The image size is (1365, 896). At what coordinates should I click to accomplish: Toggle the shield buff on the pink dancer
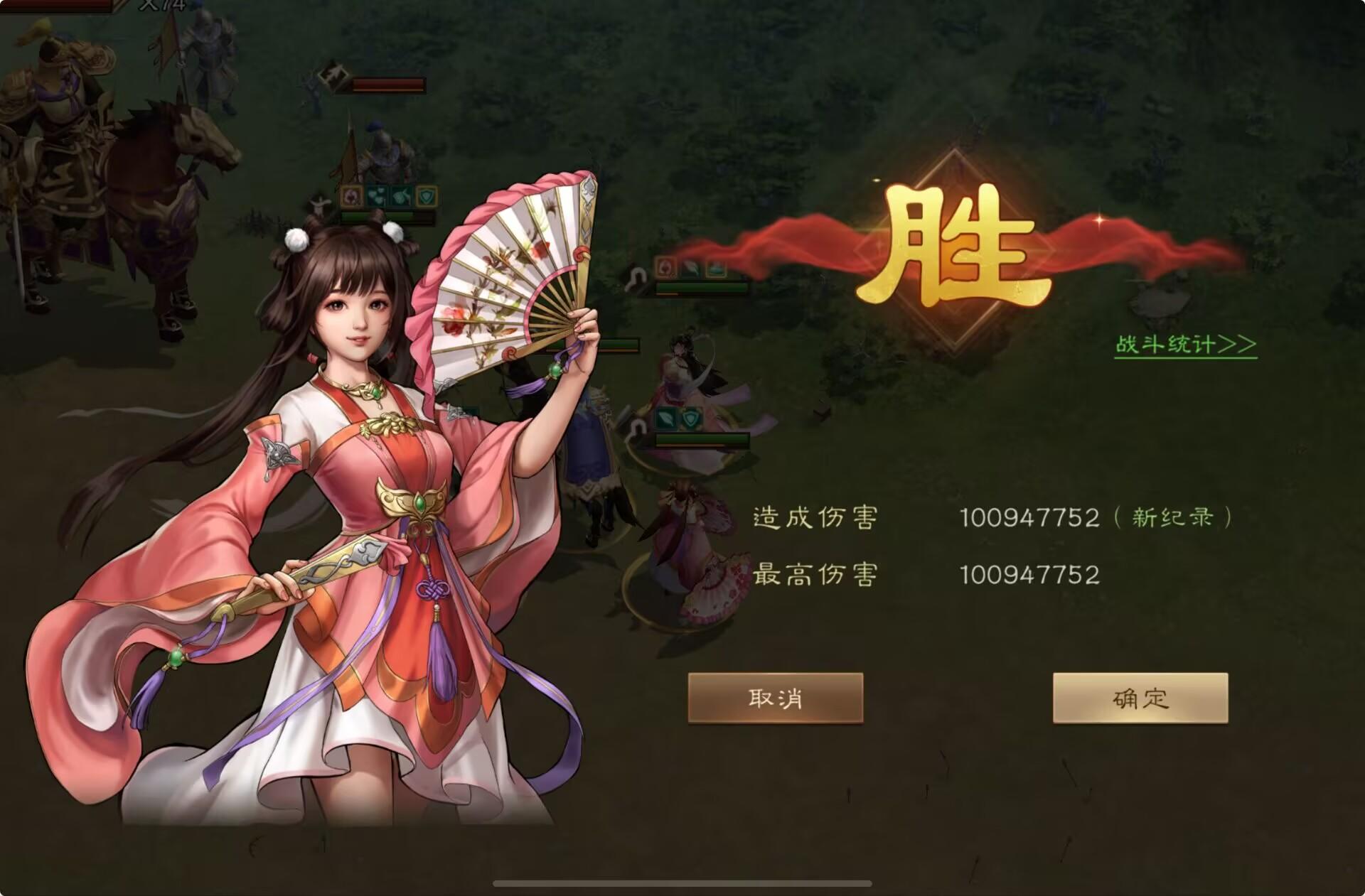tap(690, 418)
